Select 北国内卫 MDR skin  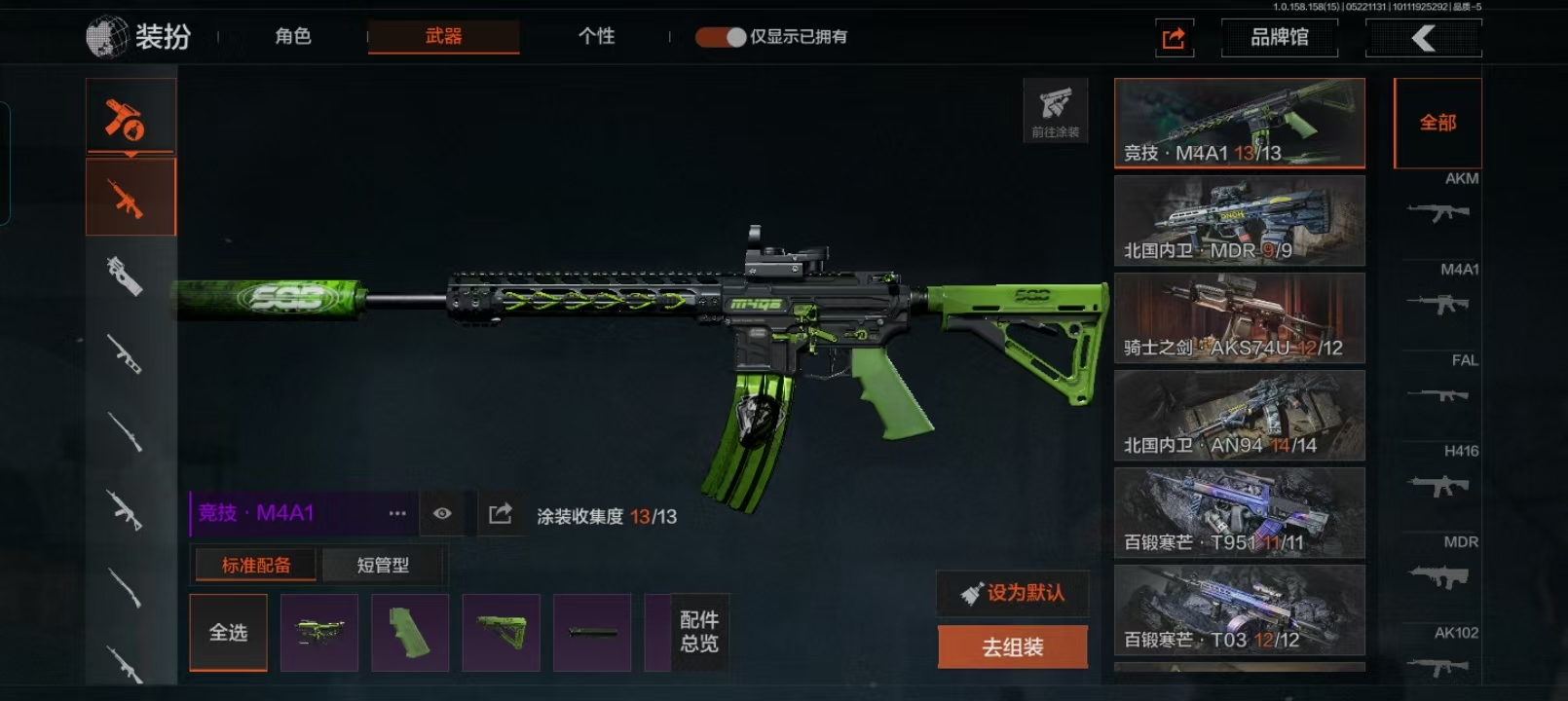point(1239,221)
